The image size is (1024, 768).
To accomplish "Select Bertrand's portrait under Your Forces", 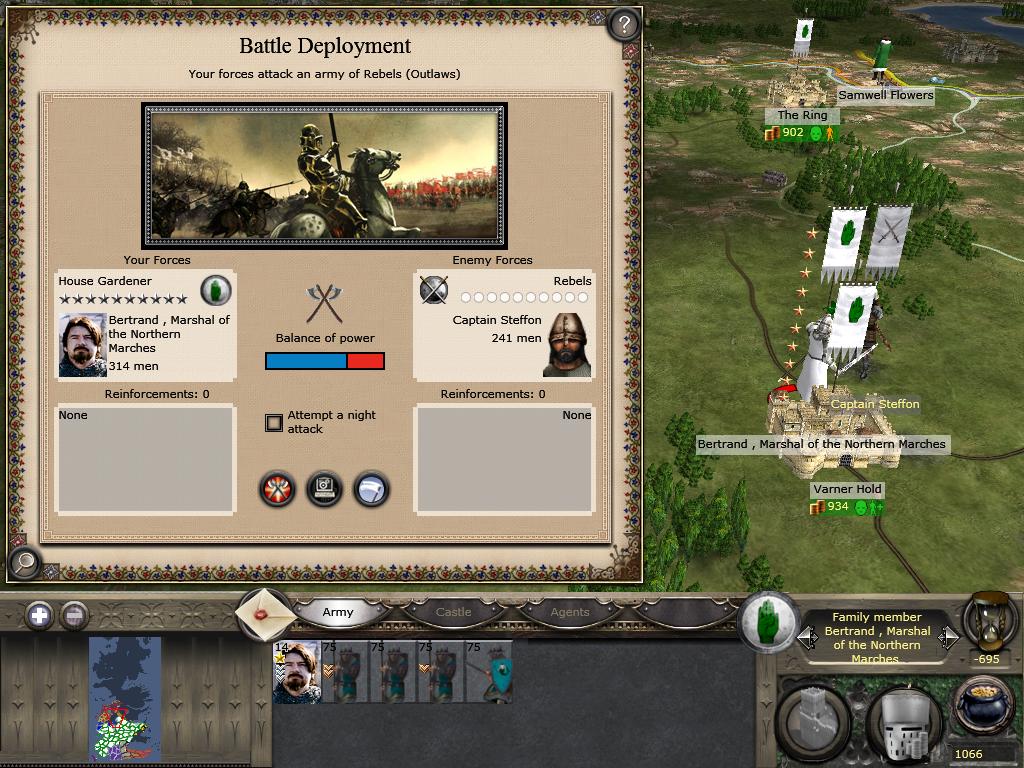I will coord(82,345).
